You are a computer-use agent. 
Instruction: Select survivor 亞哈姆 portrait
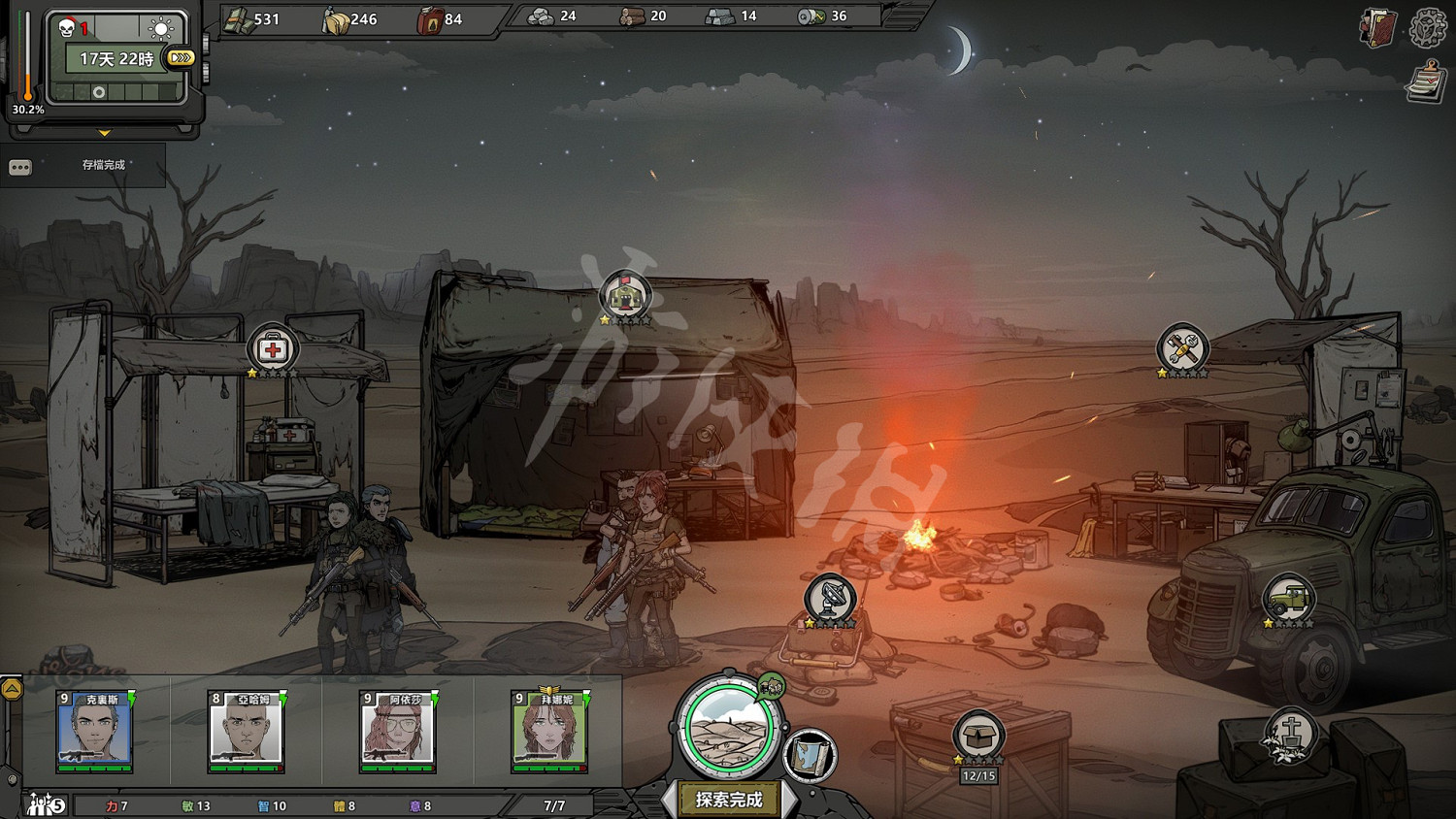pyautogui.click(x=246, y=732)
